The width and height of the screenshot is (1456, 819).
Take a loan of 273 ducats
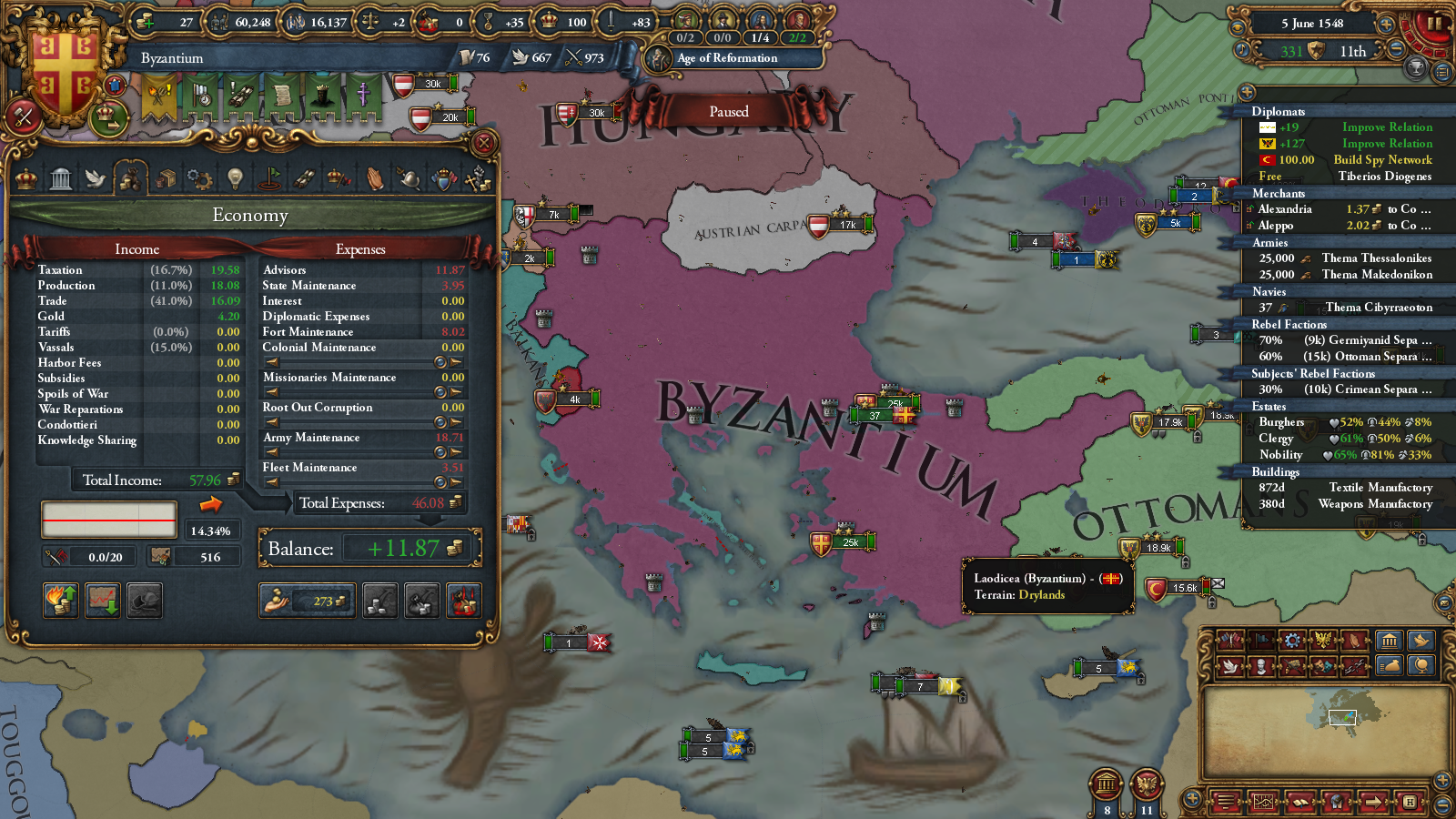308,601
